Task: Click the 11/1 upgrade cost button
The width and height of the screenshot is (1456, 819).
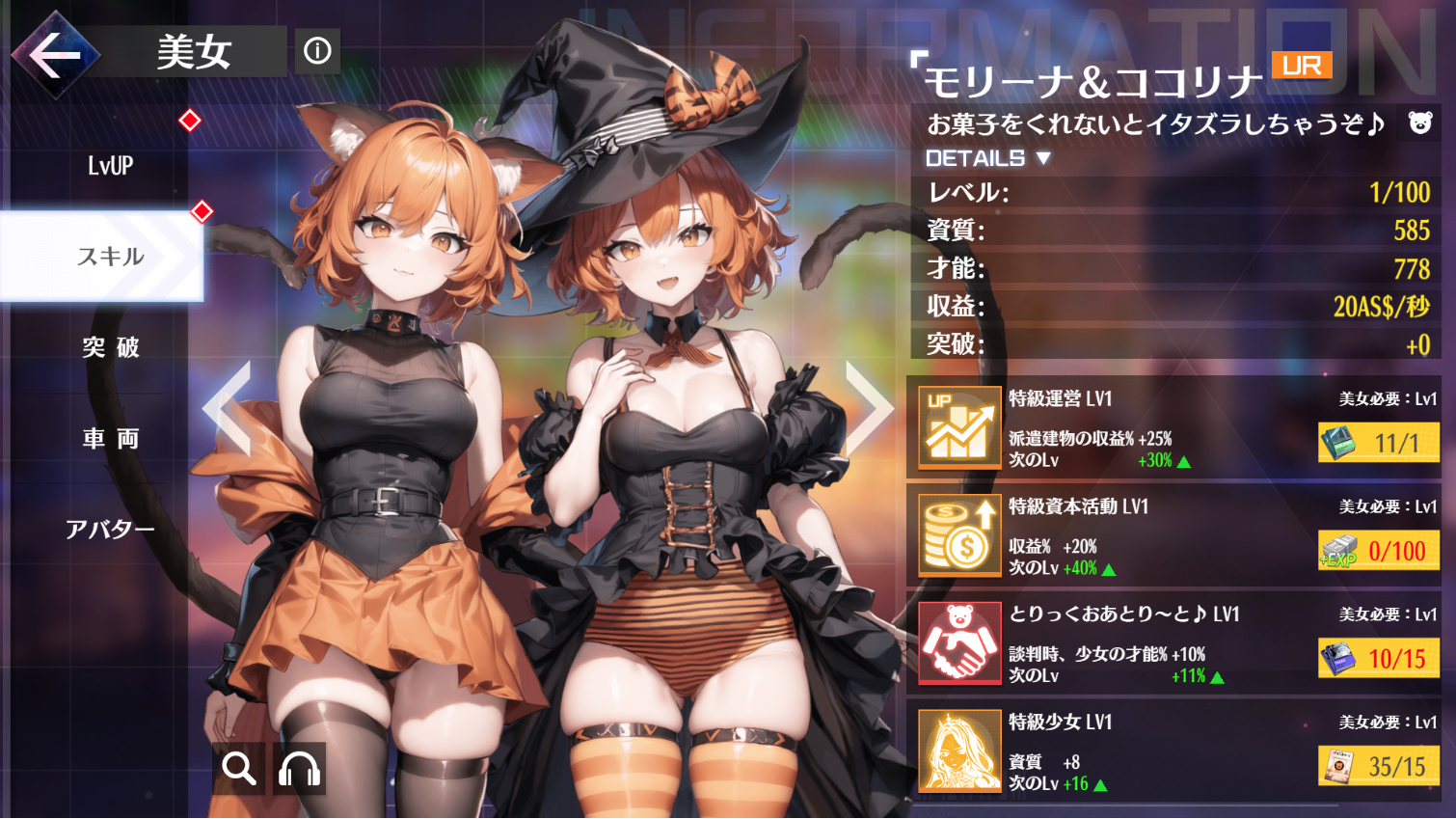Action: click(1378, 443)
